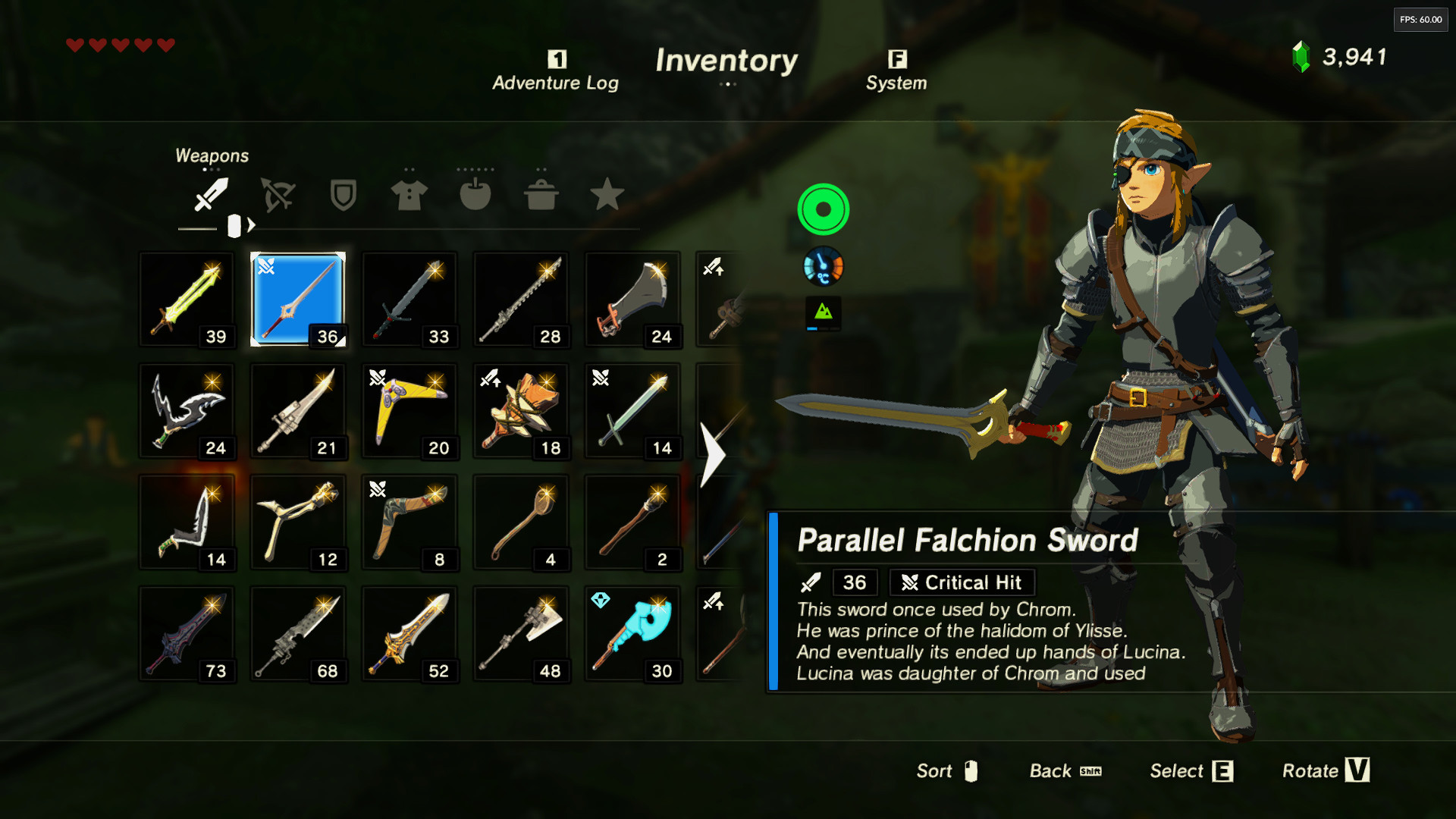Open the cooking pot Food category

[x=541, y=196]
